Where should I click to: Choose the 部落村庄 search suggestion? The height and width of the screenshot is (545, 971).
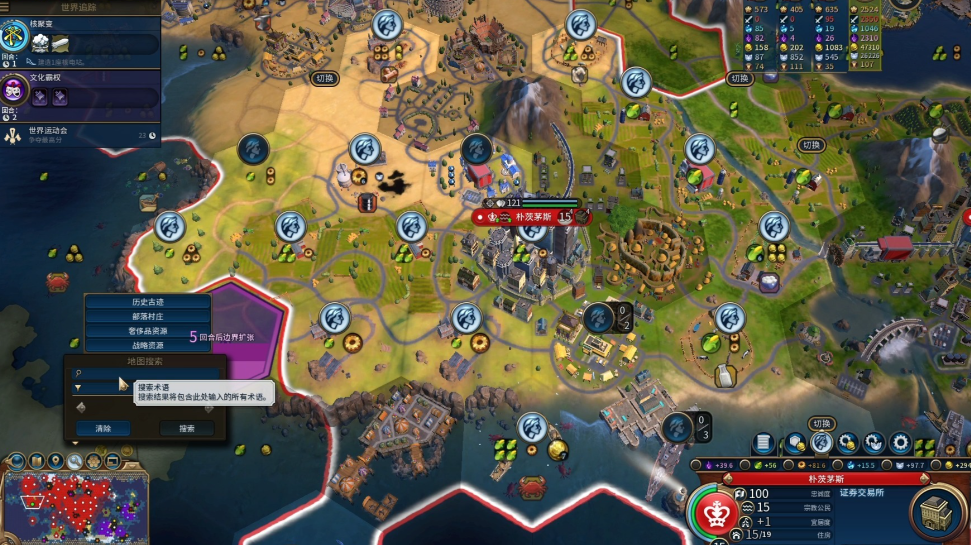point(147,316)
